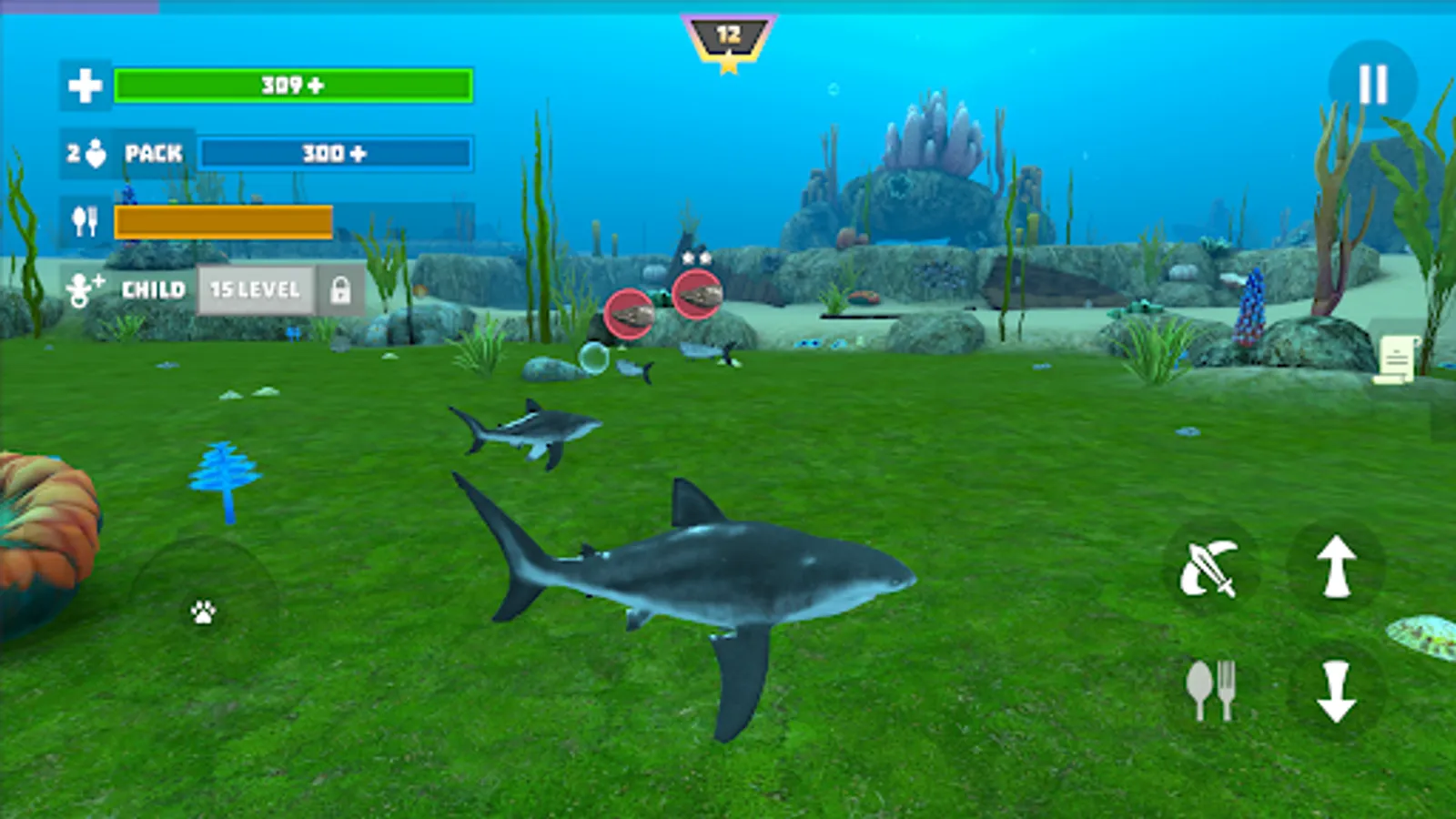
Task: Tap the left red enemy target circle
Action: coord(630,313)
